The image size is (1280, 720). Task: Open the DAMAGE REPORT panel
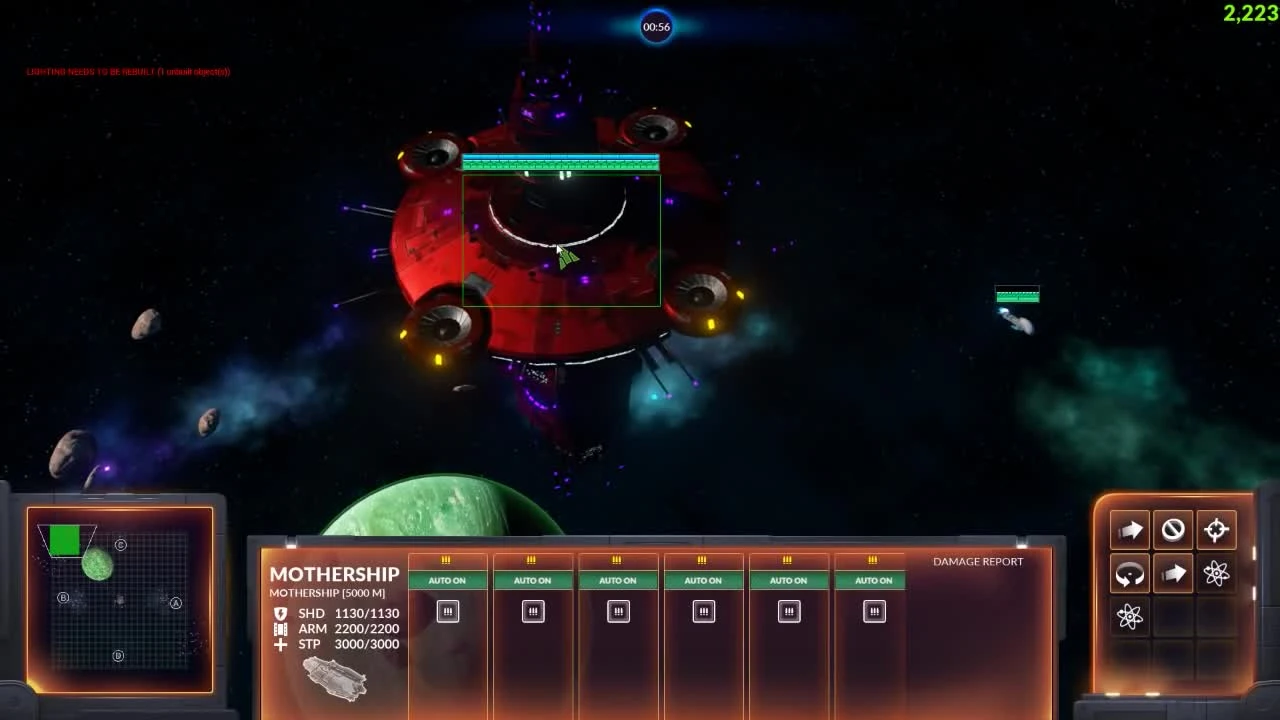tap(976, 561)
